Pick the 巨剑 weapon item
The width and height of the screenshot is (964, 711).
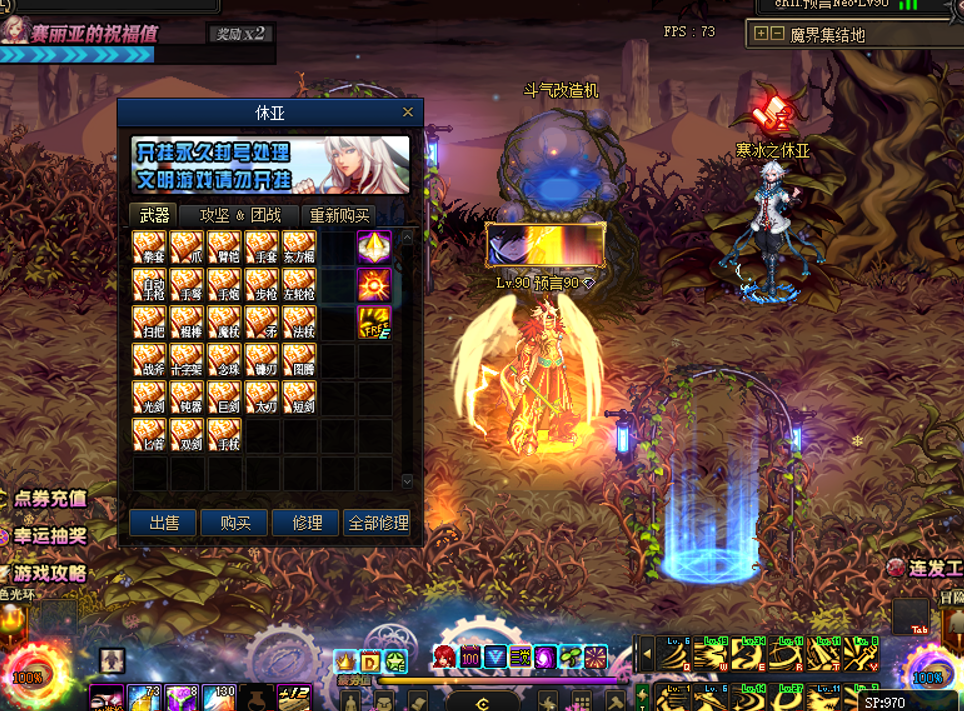coord(224,397)
